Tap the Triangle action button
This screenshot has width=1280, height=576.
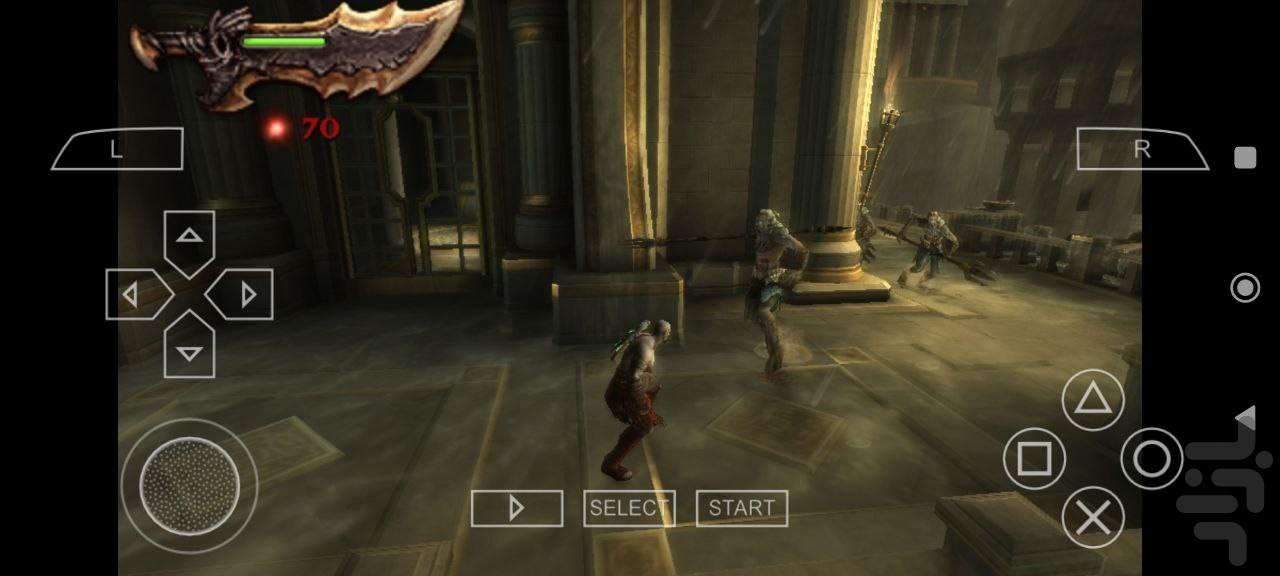pyautogui.click(x=1092, y=400)
